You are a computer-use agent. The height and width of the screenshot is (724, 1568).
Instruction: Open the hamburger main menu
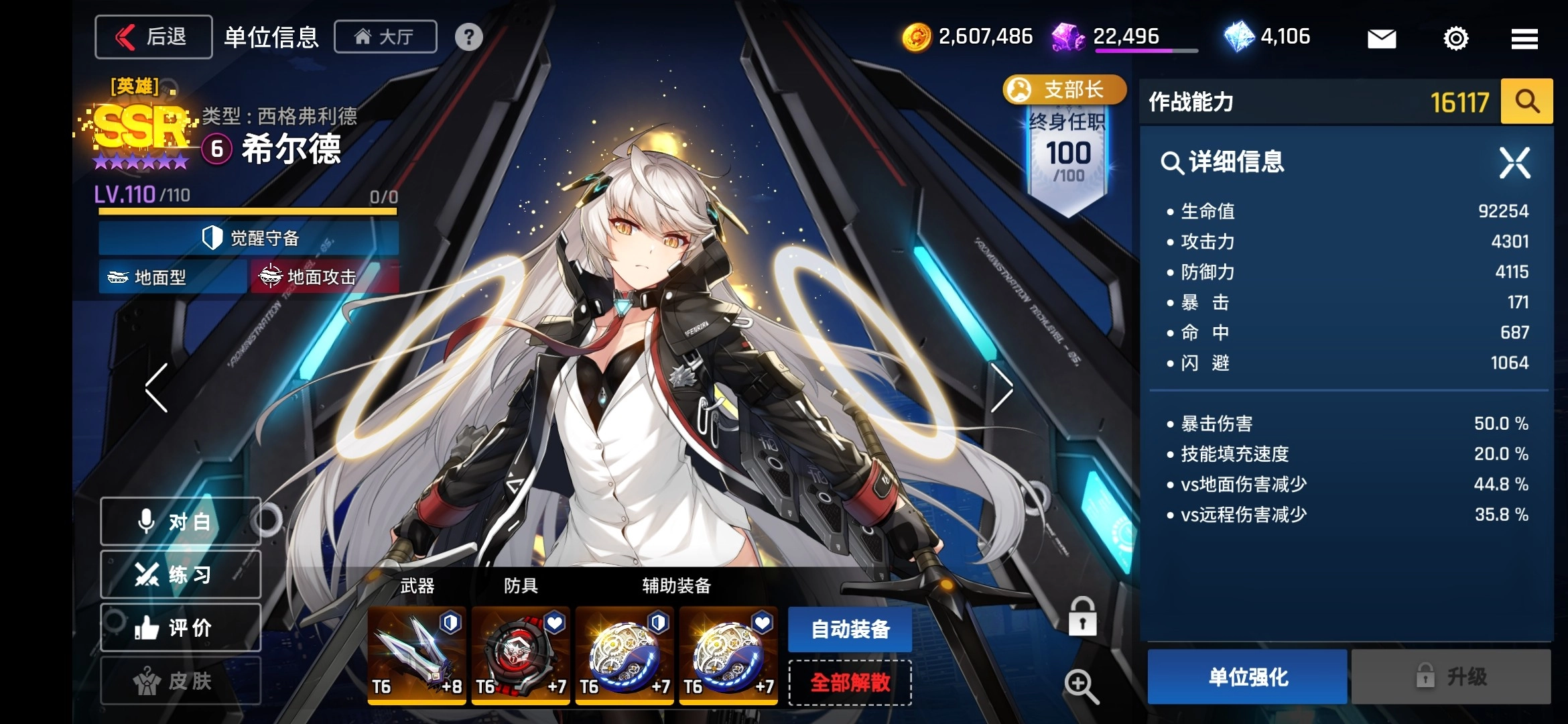click(1524, 38)
